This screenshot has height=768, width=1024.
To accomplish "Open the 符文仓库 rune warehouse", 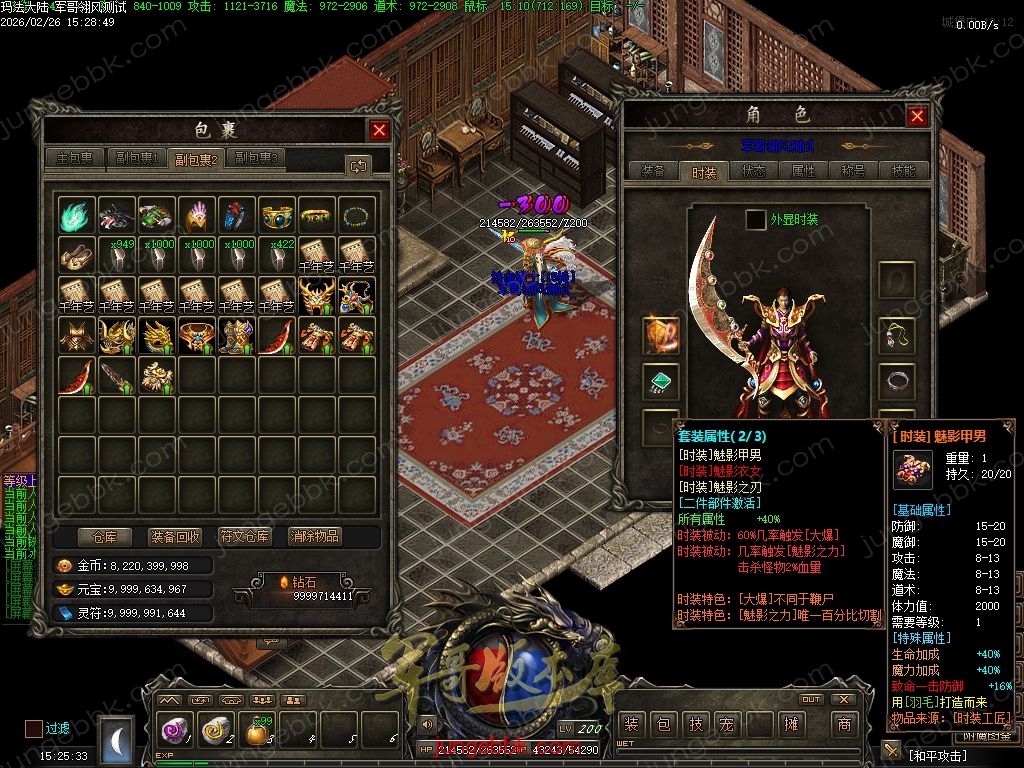I will click(244, 536).
